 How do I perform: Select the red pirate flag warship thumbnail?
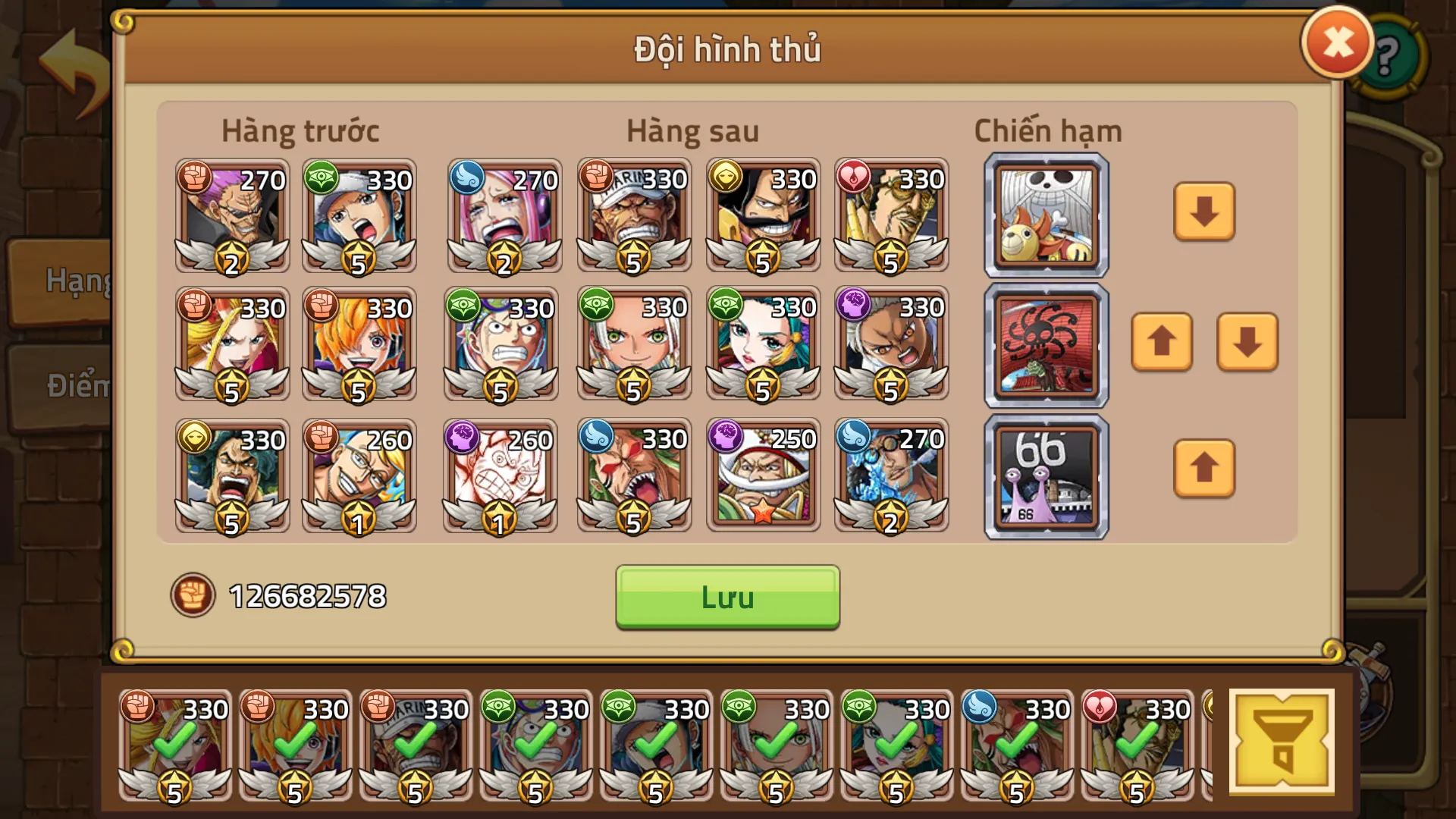click(1045, 345)
